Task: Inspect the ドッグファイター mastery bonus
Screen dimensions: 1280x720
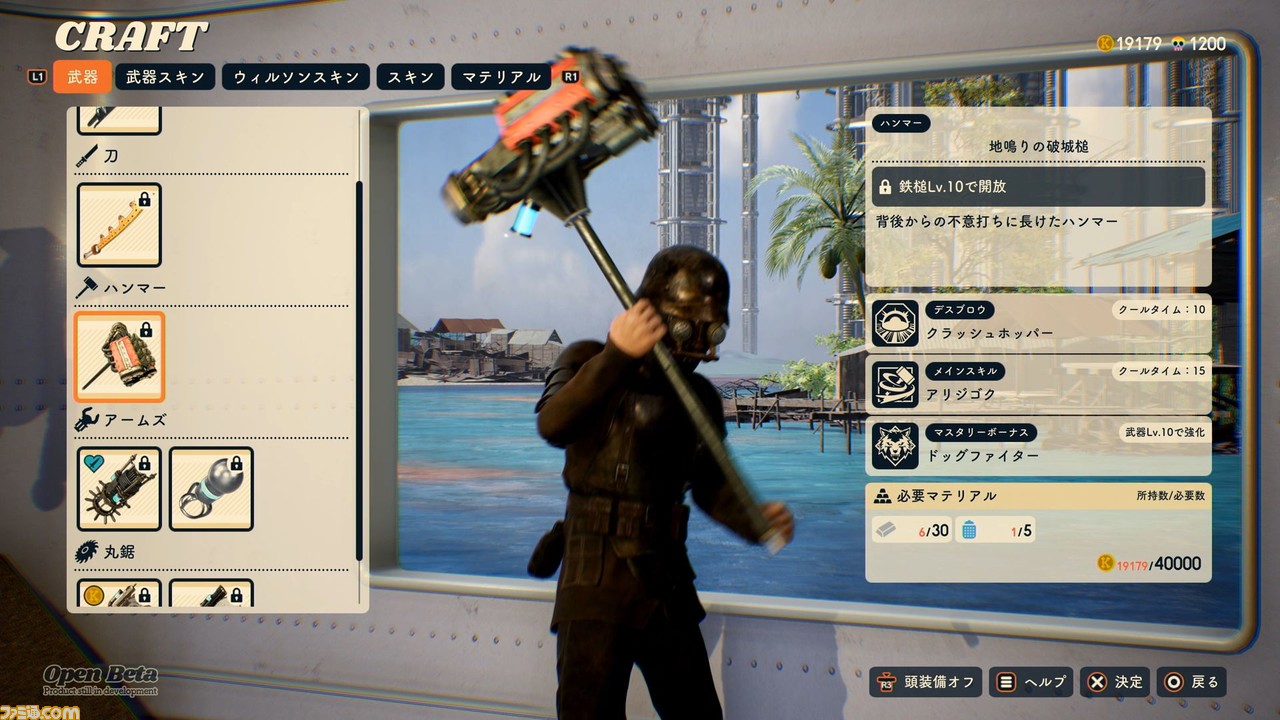Action: point(1038,446)
